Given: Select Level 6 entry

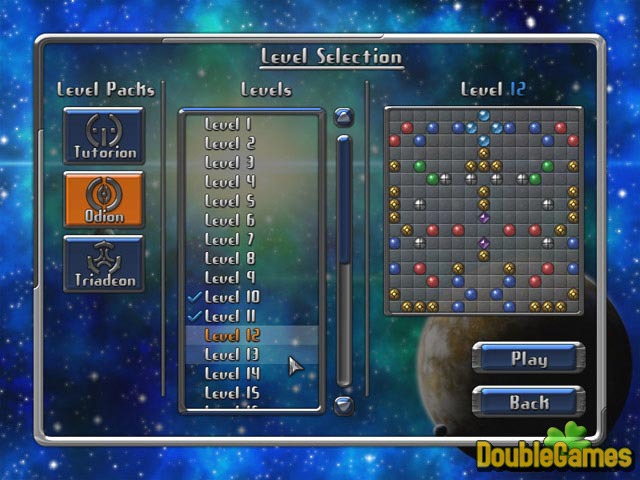Looking at the screenshot, I should coord(229,219).
